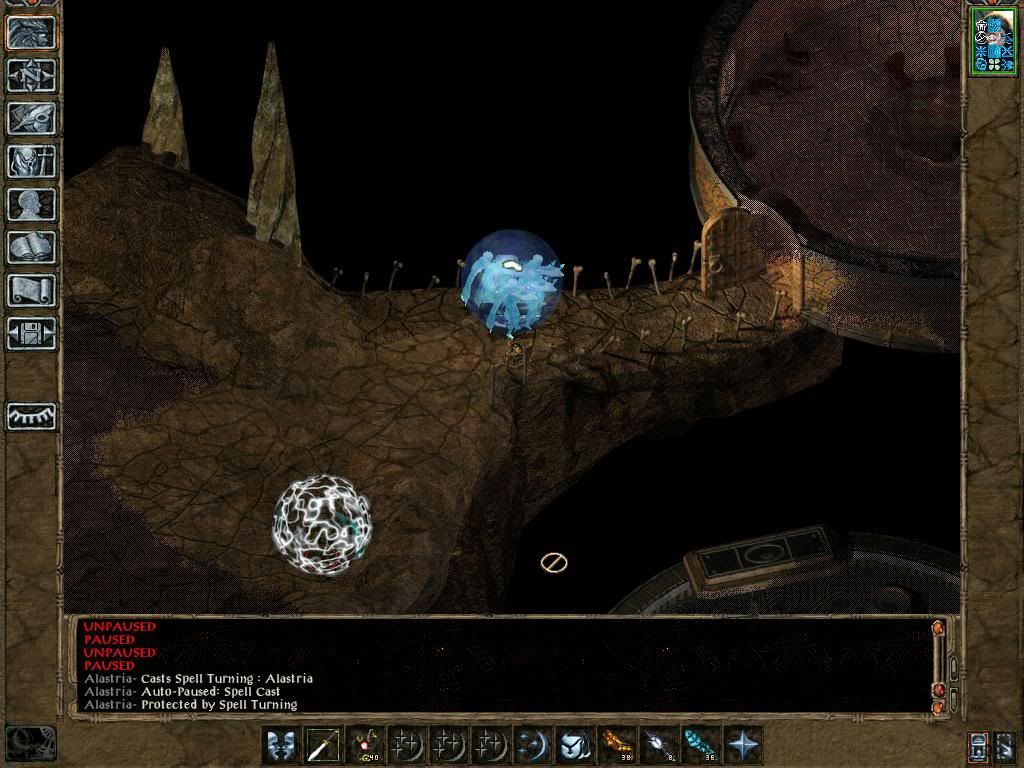Open the options menu with the floppy disk icon
This screenshot has width=1024, height=768.
[x=31, y=333]
